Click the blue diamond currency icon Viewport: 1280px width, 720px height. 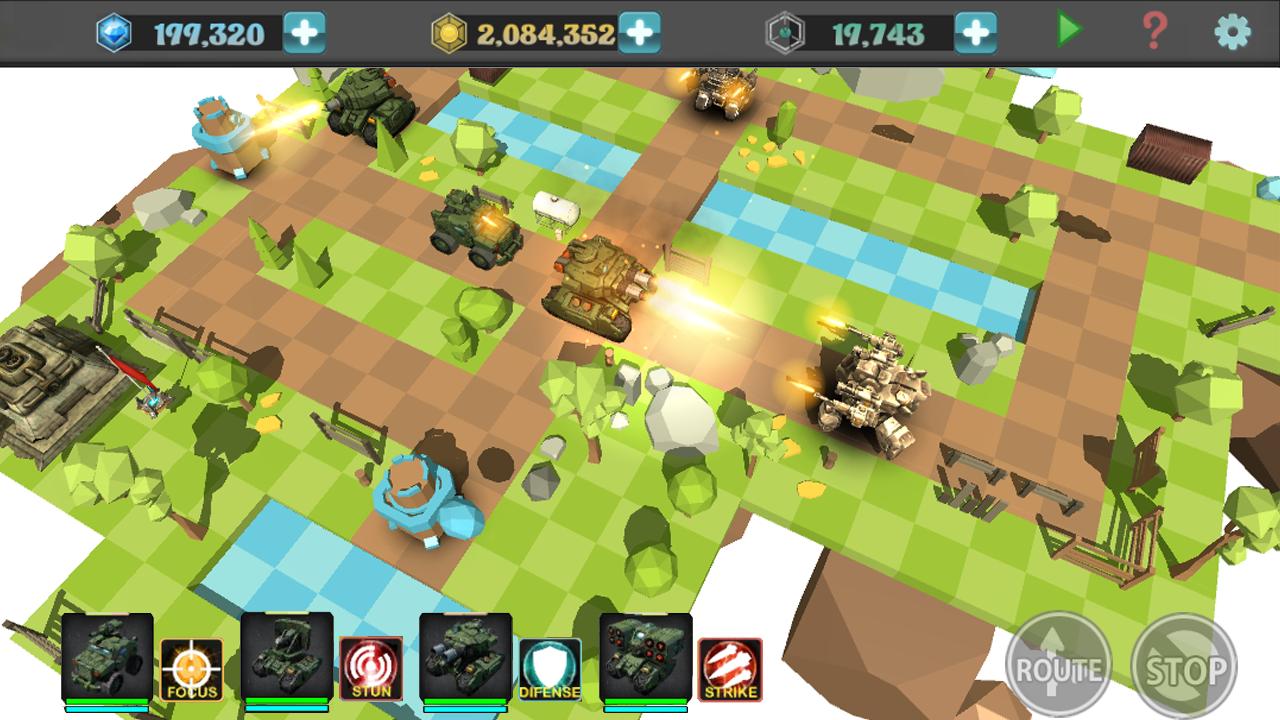113,31
